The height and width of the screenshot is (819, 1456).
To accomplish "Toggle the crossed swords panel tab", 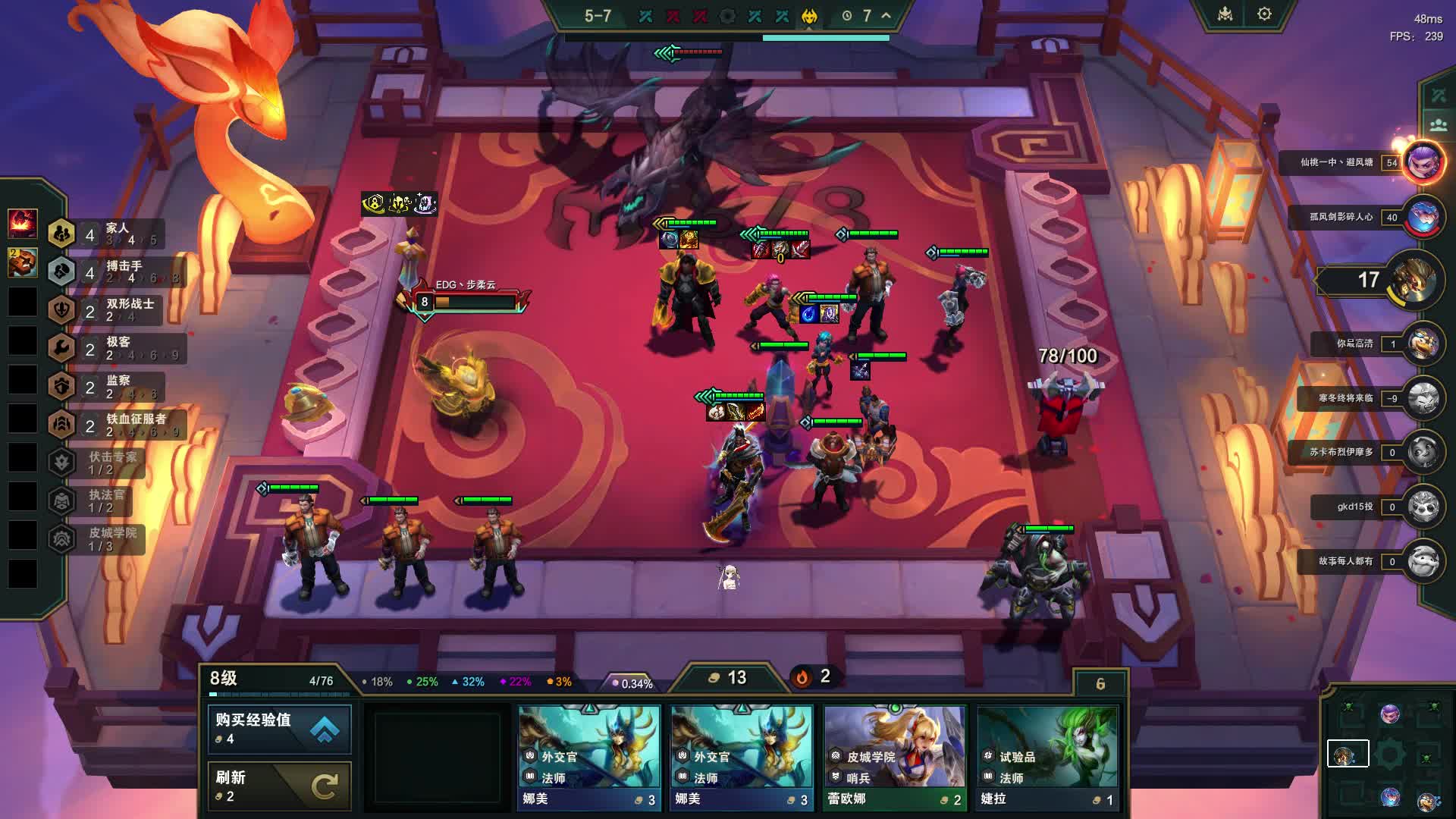I will click(1438, 96).
